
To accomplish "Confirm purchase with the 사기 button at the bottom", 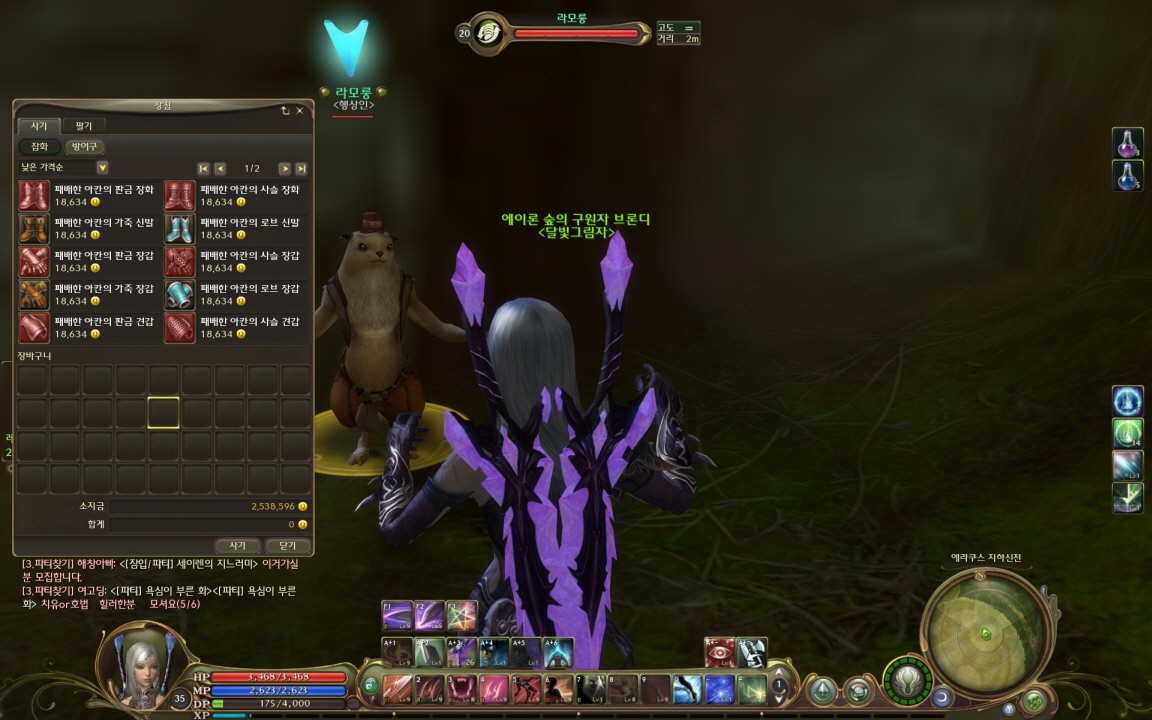I will pyautogui.click(x=238, y=546).
